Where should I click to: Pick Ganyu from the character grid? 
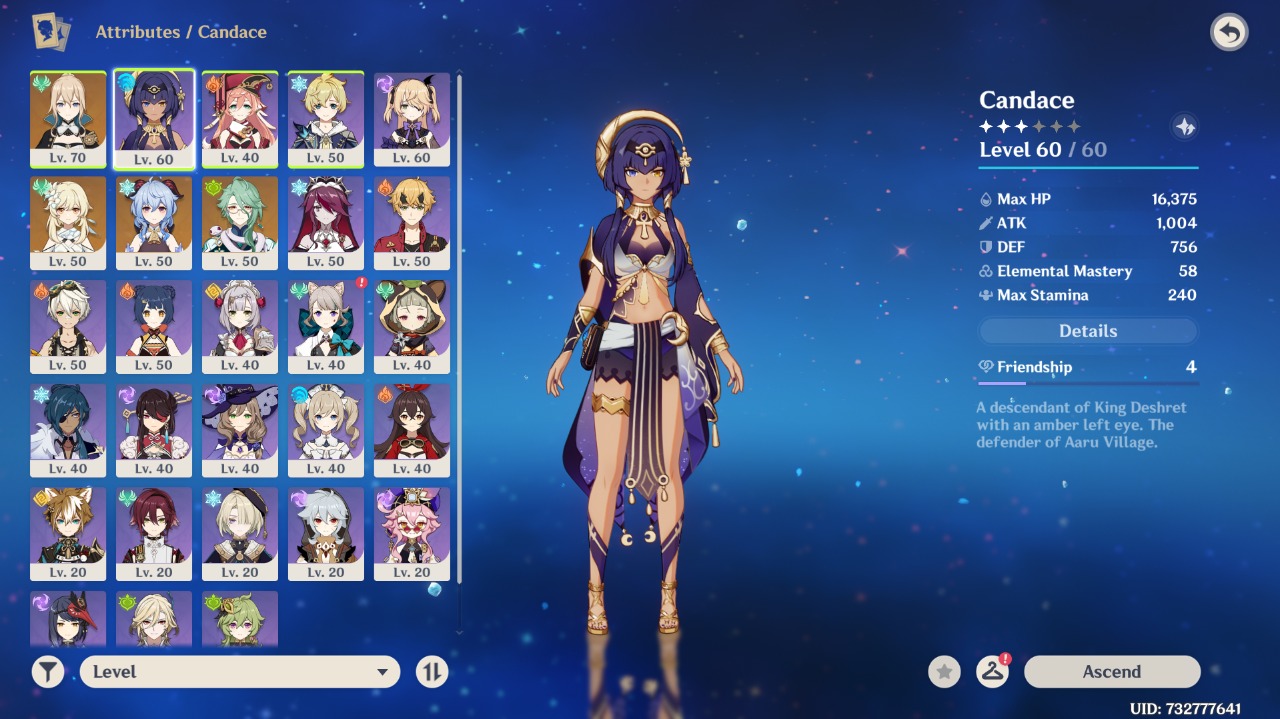coord(154,222)
